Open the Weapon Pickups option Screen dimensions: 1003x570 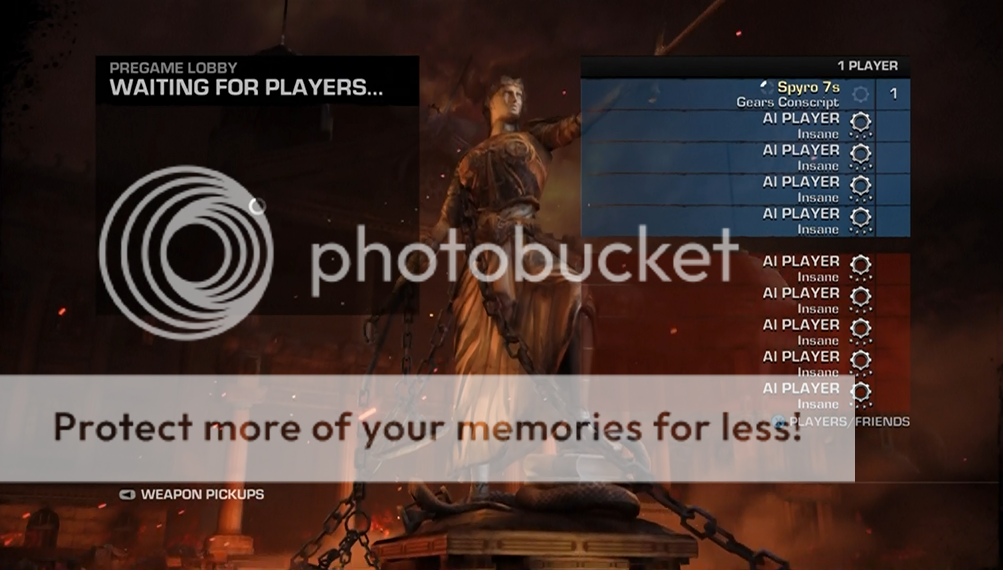[201, 494]
